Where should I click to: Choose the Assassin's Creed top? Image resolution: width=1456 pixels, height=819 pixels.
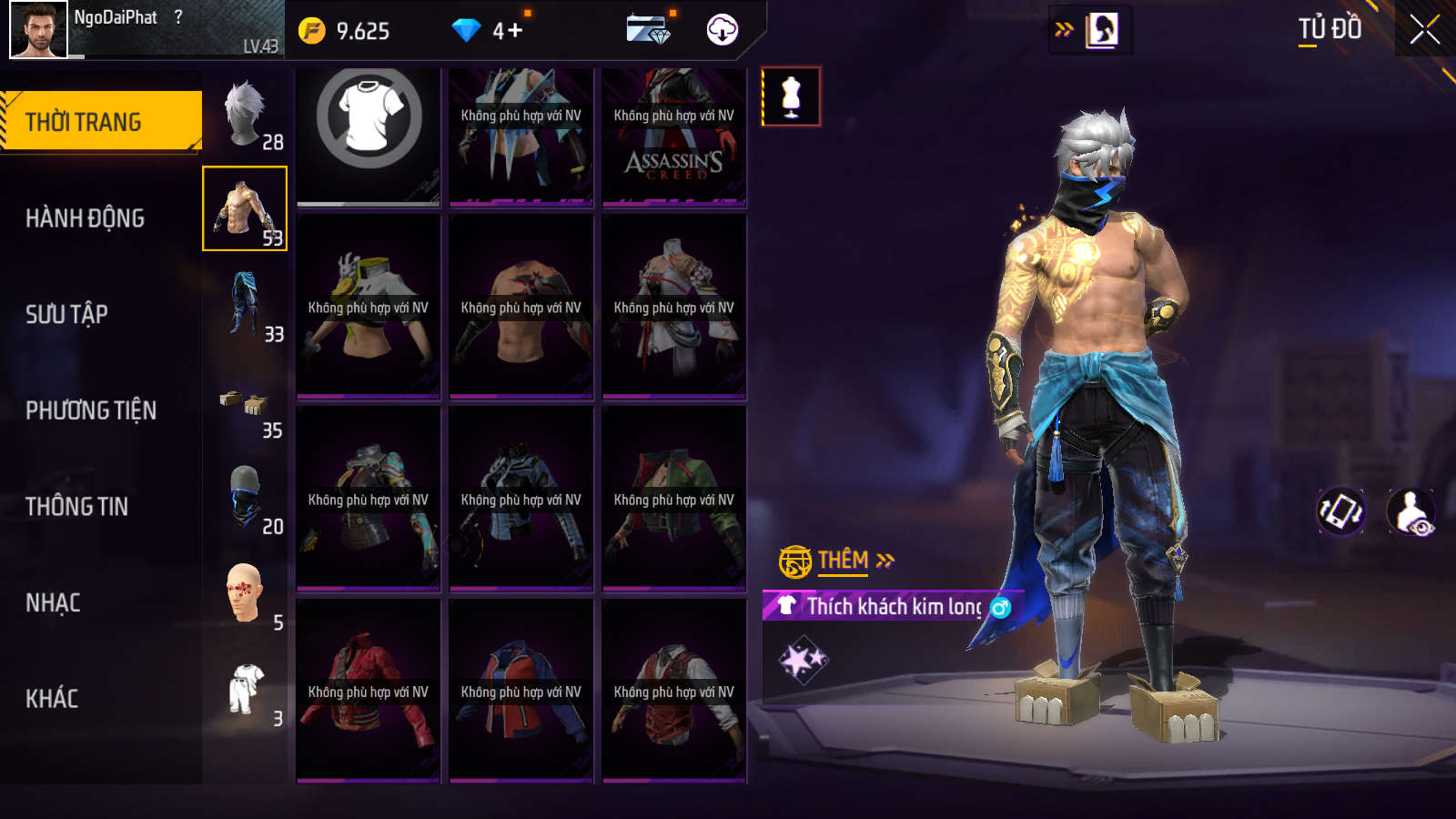coord(674,135)
